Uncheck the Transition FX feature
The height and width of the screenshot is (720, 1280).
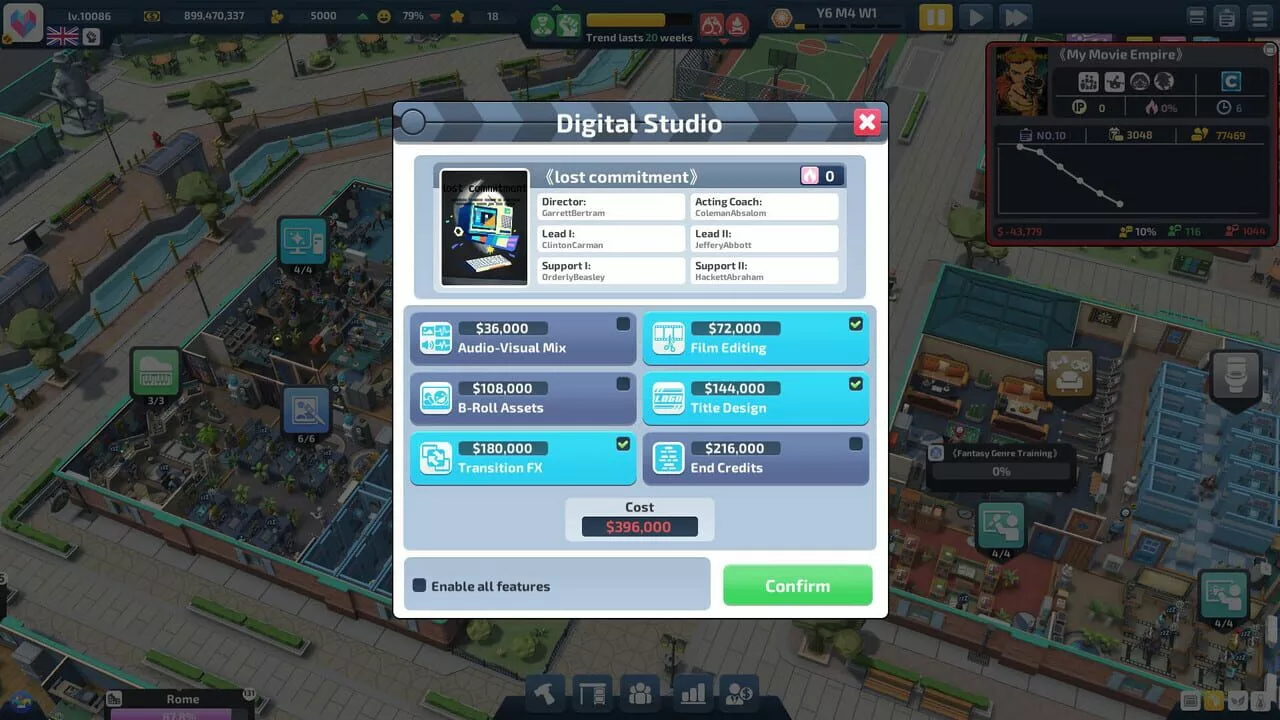522,459
